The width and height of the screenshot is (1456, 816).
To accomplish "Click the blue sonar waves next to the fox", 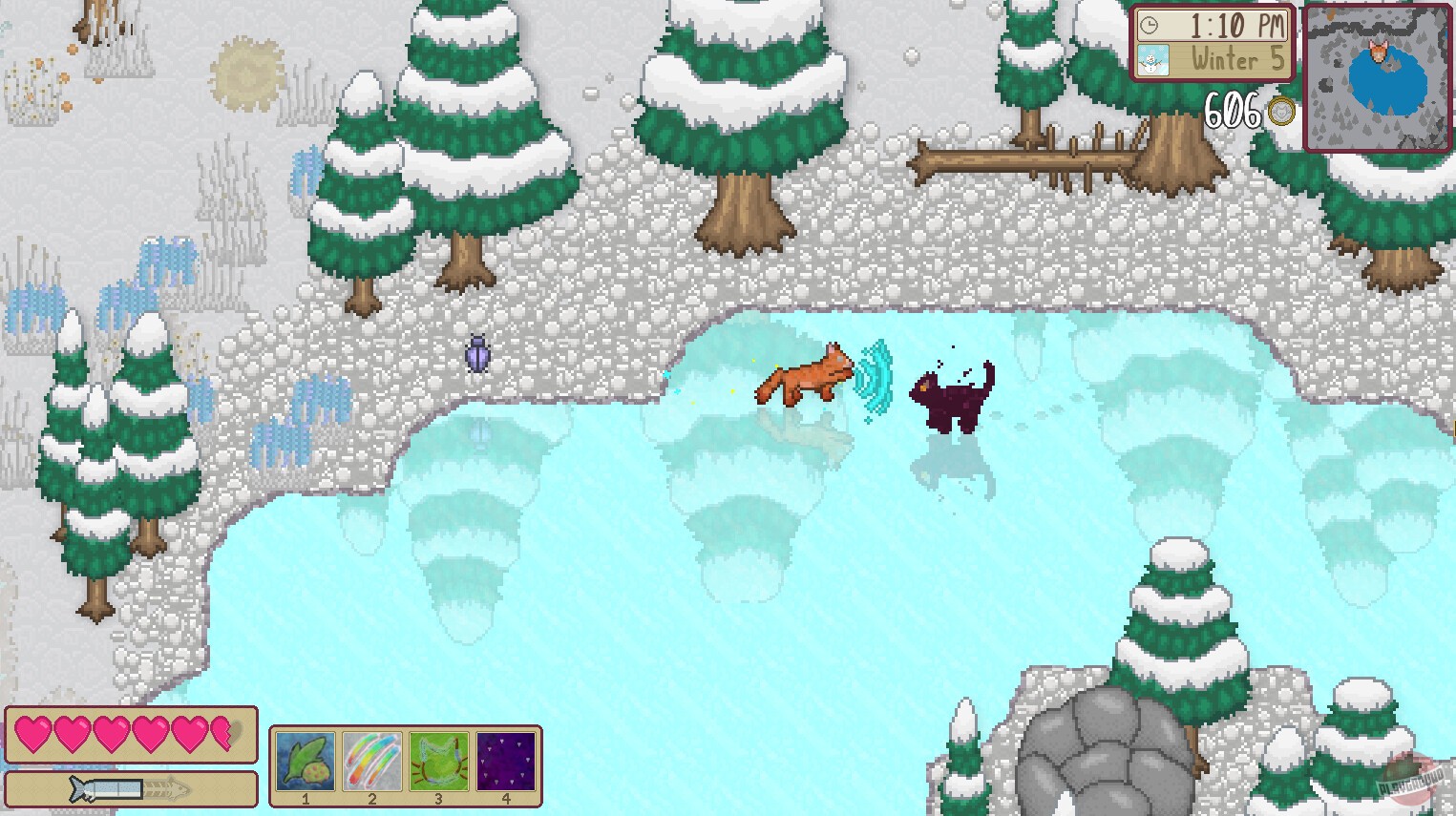I will coord(876,380).
